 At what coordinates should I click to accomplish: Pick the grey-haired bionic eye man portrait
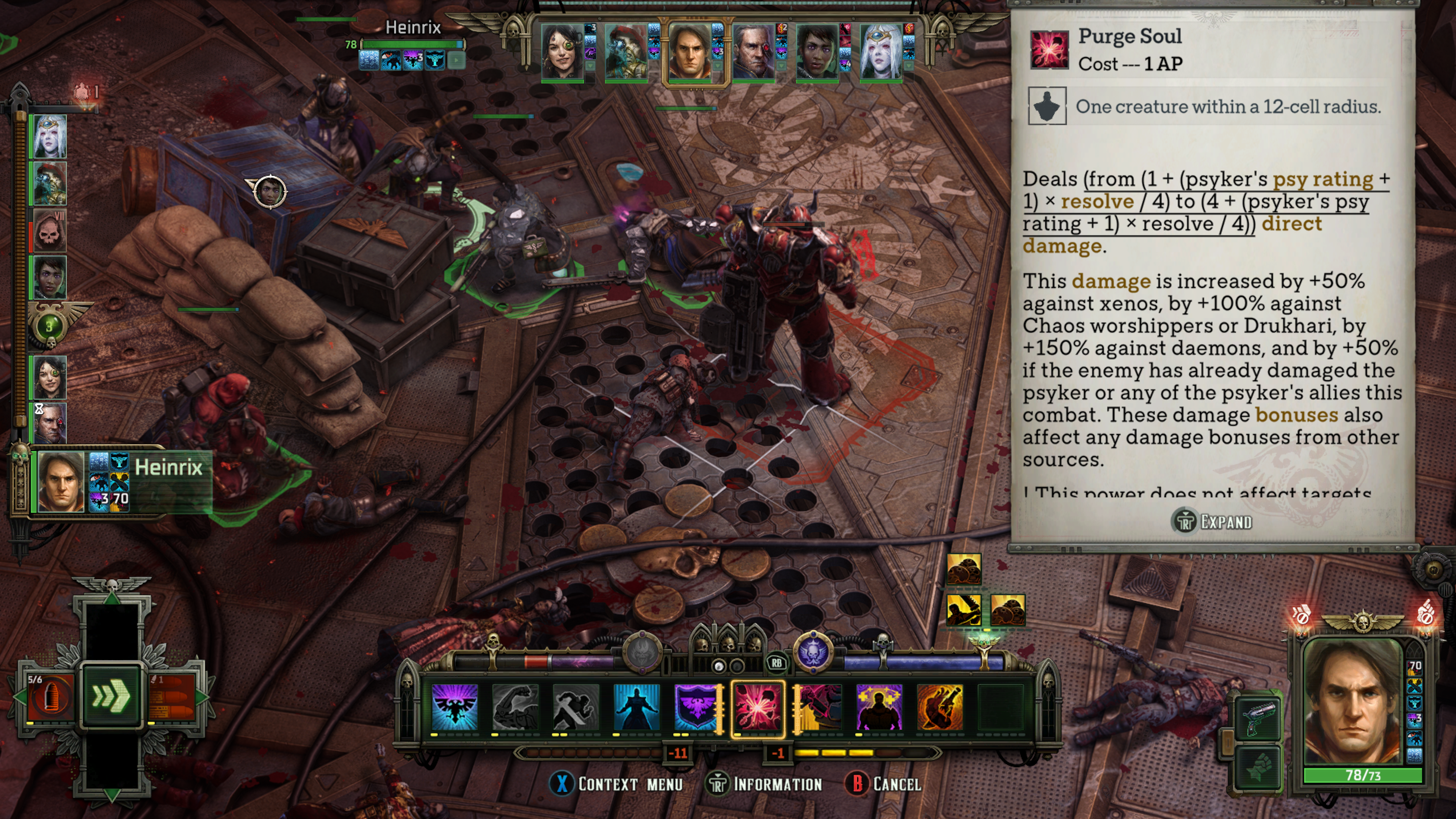(x=753, y=52)
